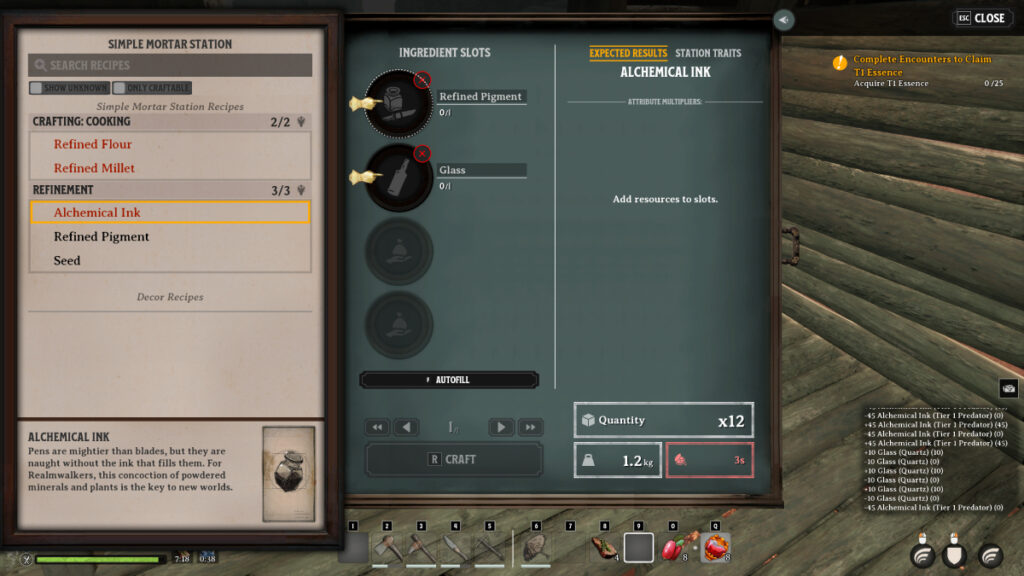Toggle the Show Unknown checkbox
Viewport: 1024px width, 576px height.
(36, 88)
